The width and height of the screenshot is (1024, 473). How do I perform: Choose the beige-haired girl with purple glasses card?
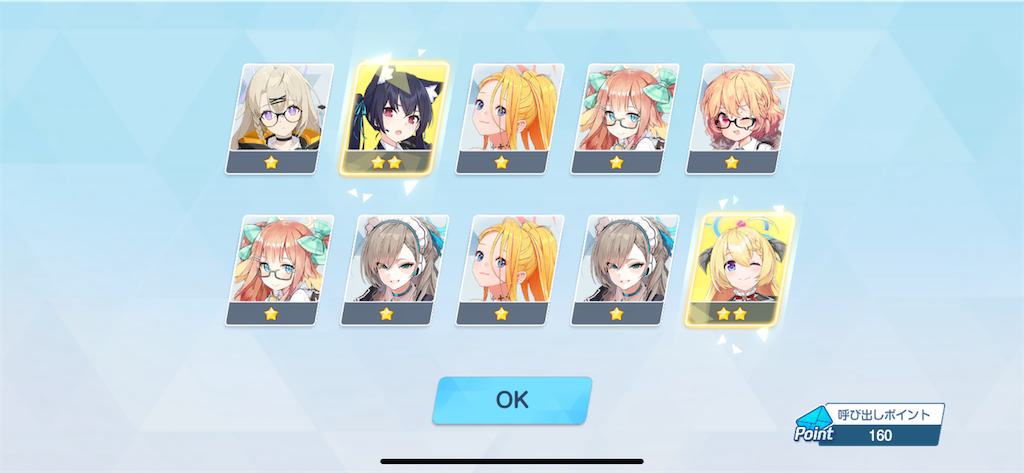click(x=279, y=118)
